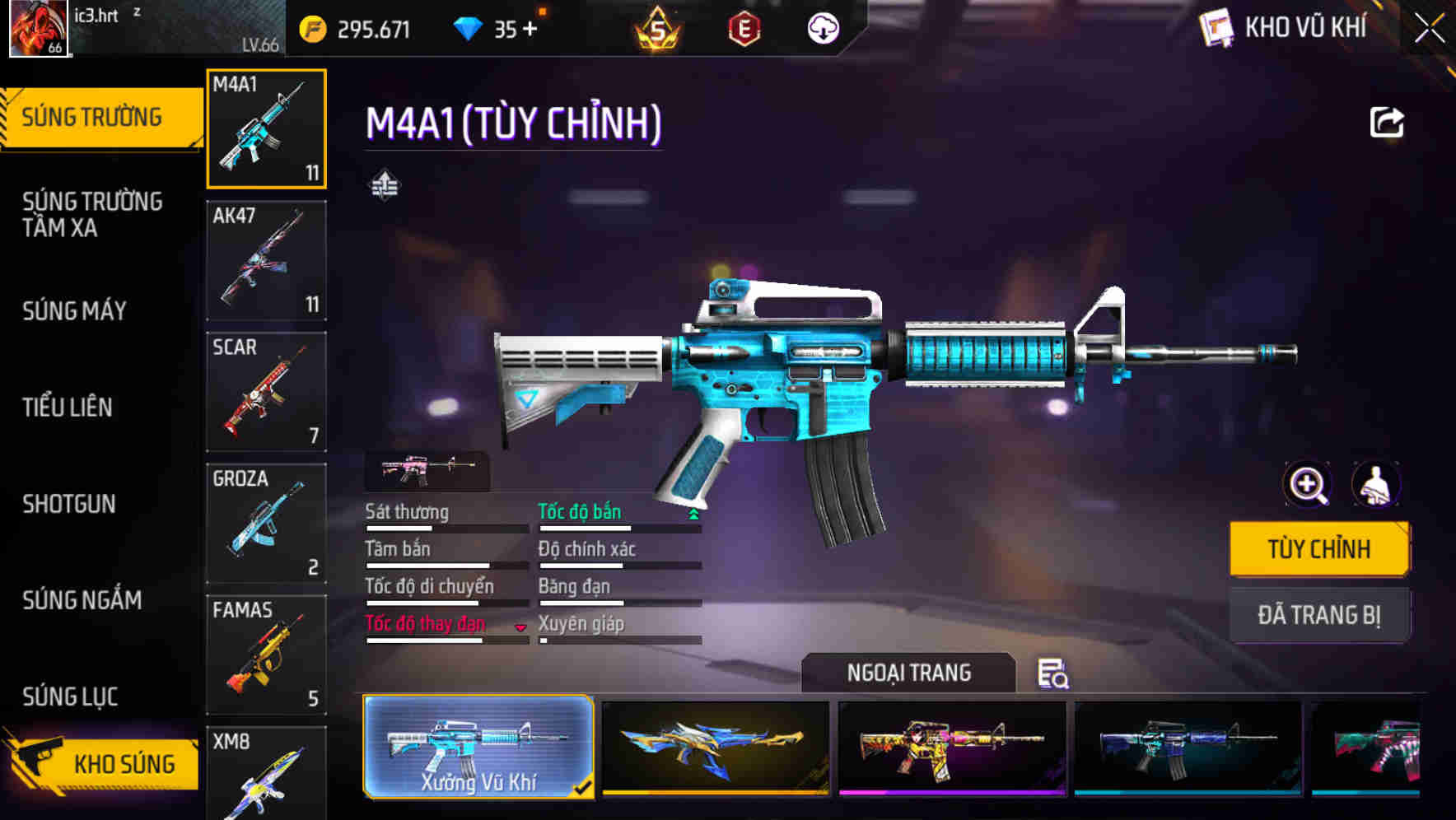Select the AK47 weapon thumbnail
Image resolution: width=1456 pixels, height=820 pixels.
click(x=266, y=260)
